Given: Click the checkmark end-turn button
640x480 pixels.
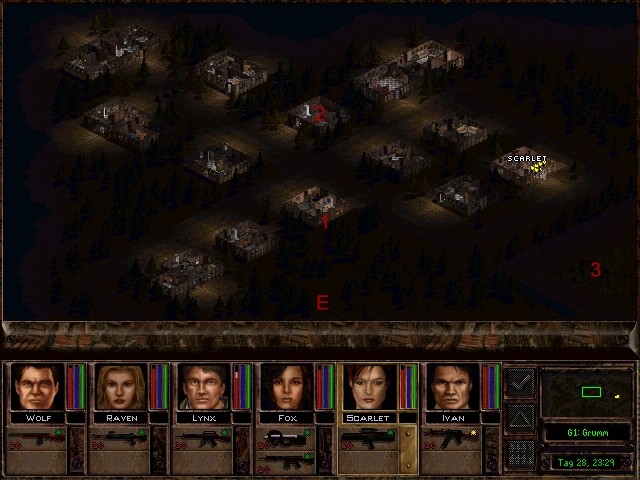Looking at the screenshot, I should [x=520, y=381].
